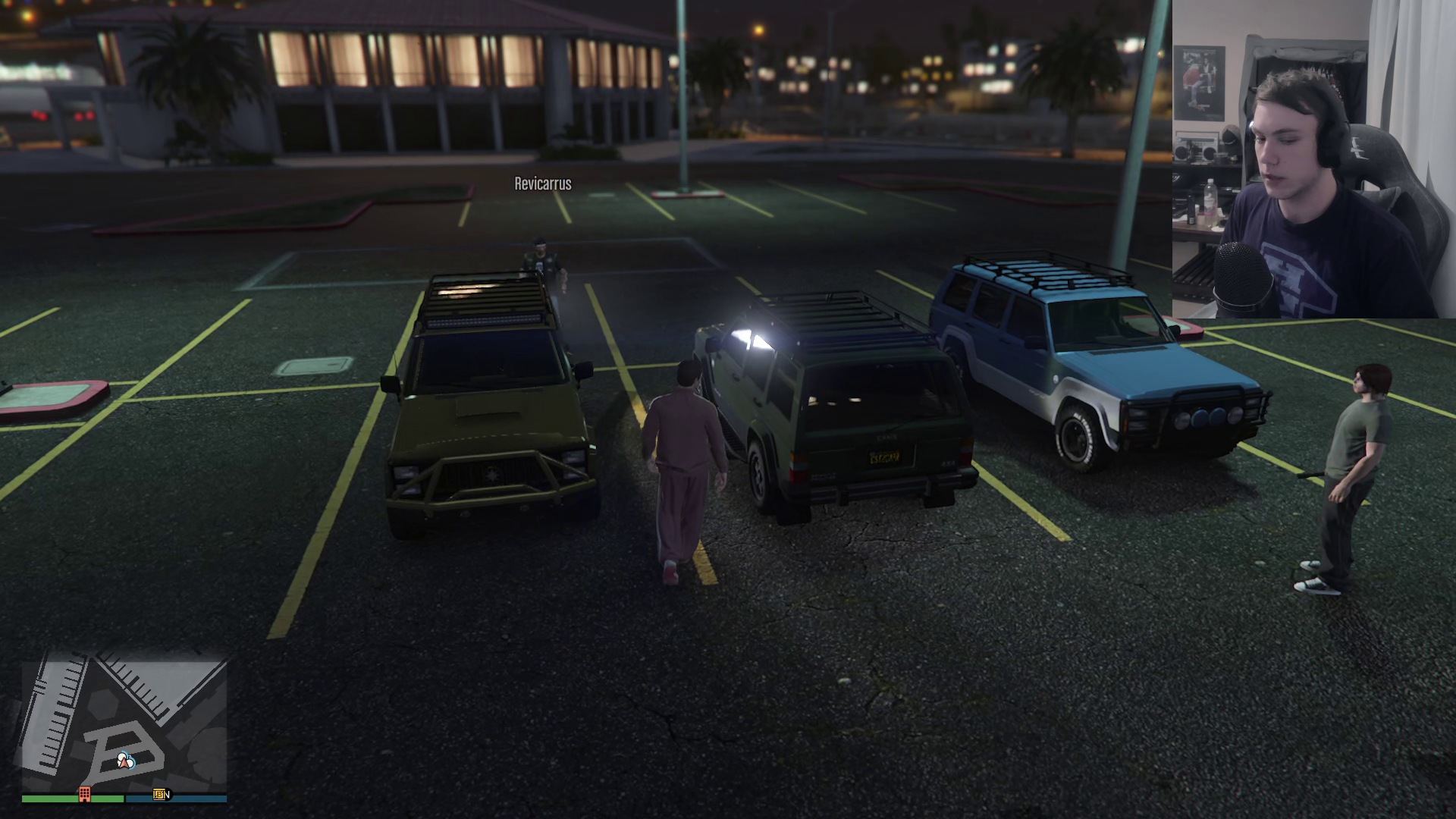
Task: Click the yellow crate blip on minimap
Action: 158,794
